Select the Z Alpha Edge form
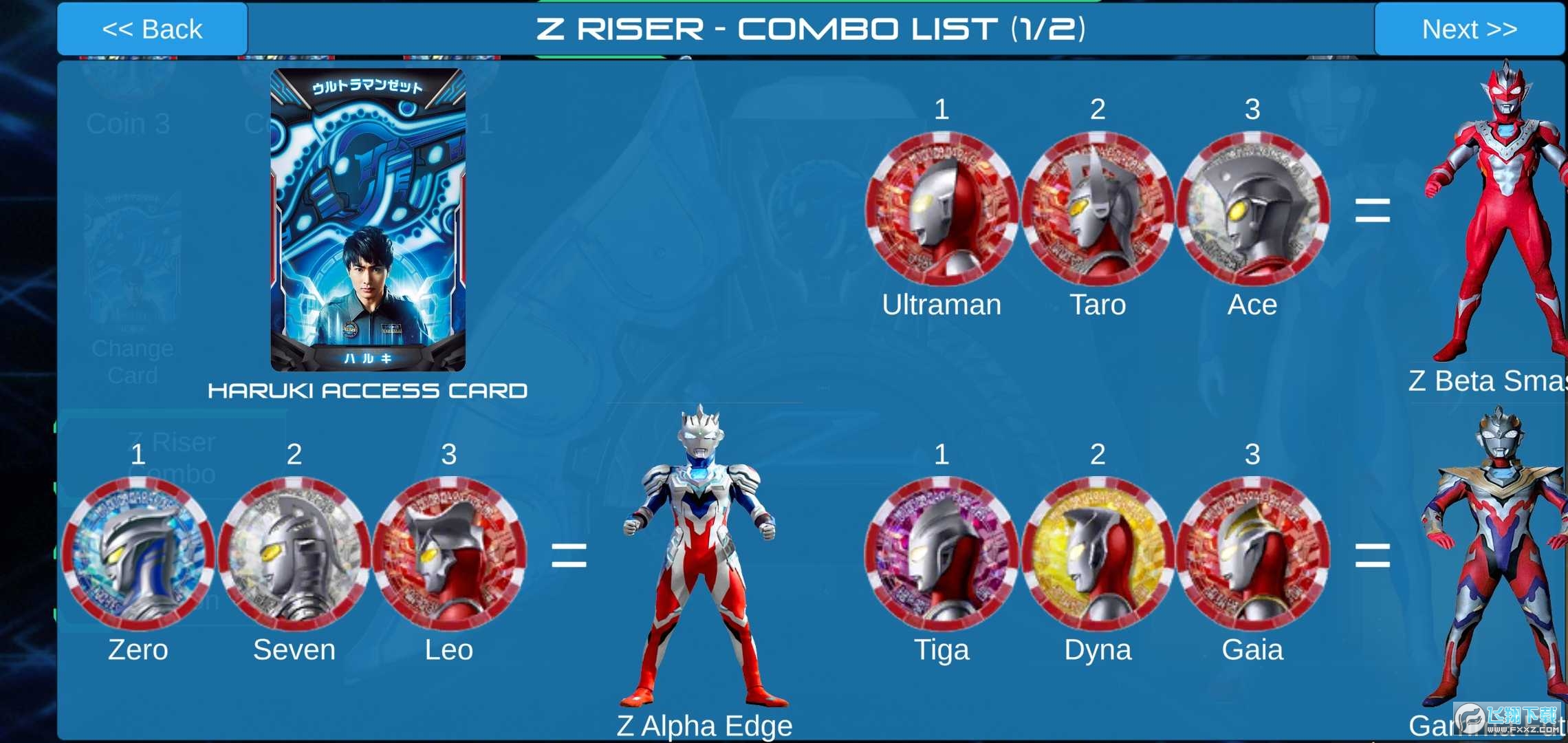1568x743 pixels. [702, 557]
